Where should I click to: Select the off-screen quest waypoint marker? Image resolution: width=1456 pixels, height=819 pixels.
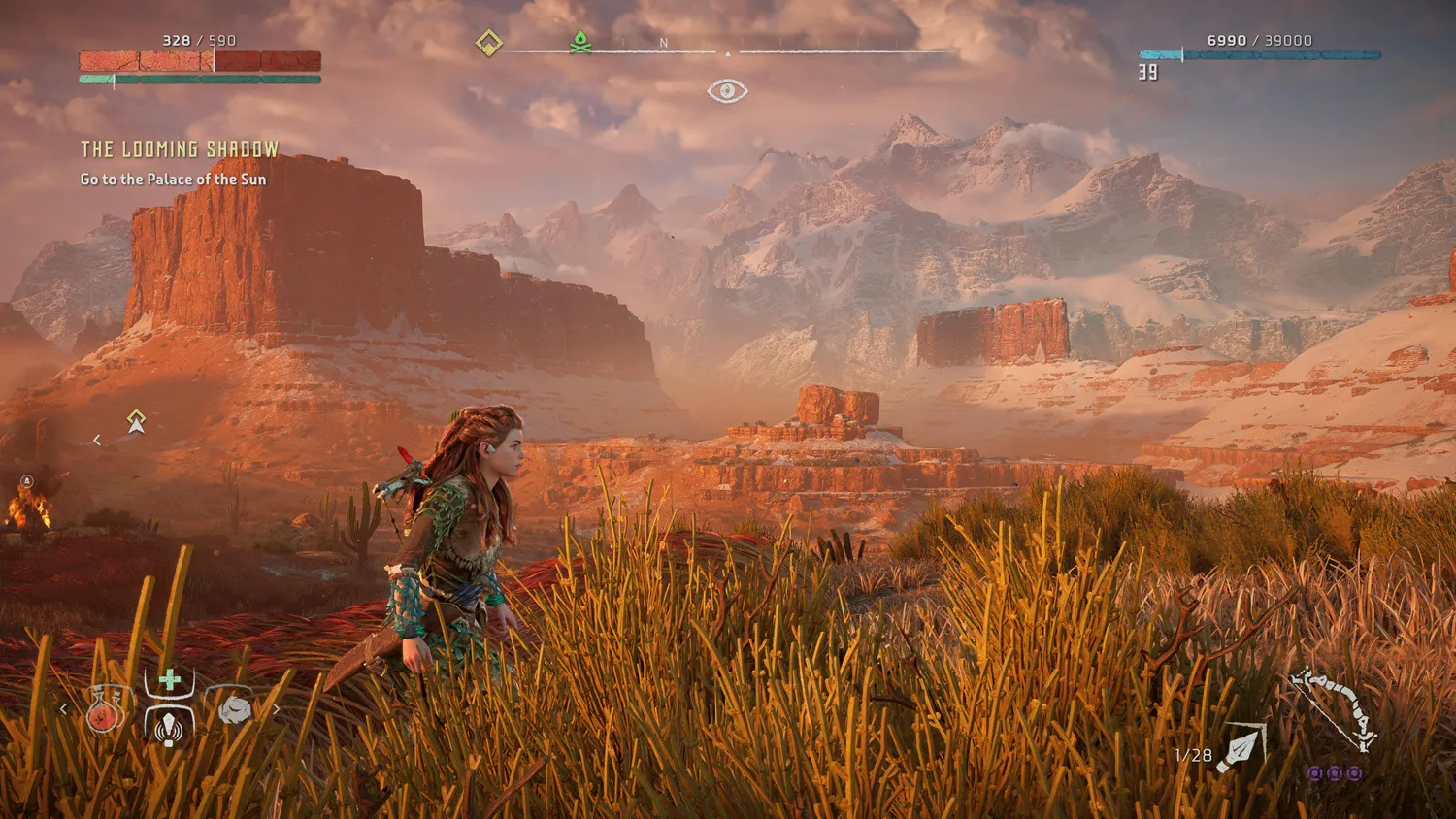136,421
